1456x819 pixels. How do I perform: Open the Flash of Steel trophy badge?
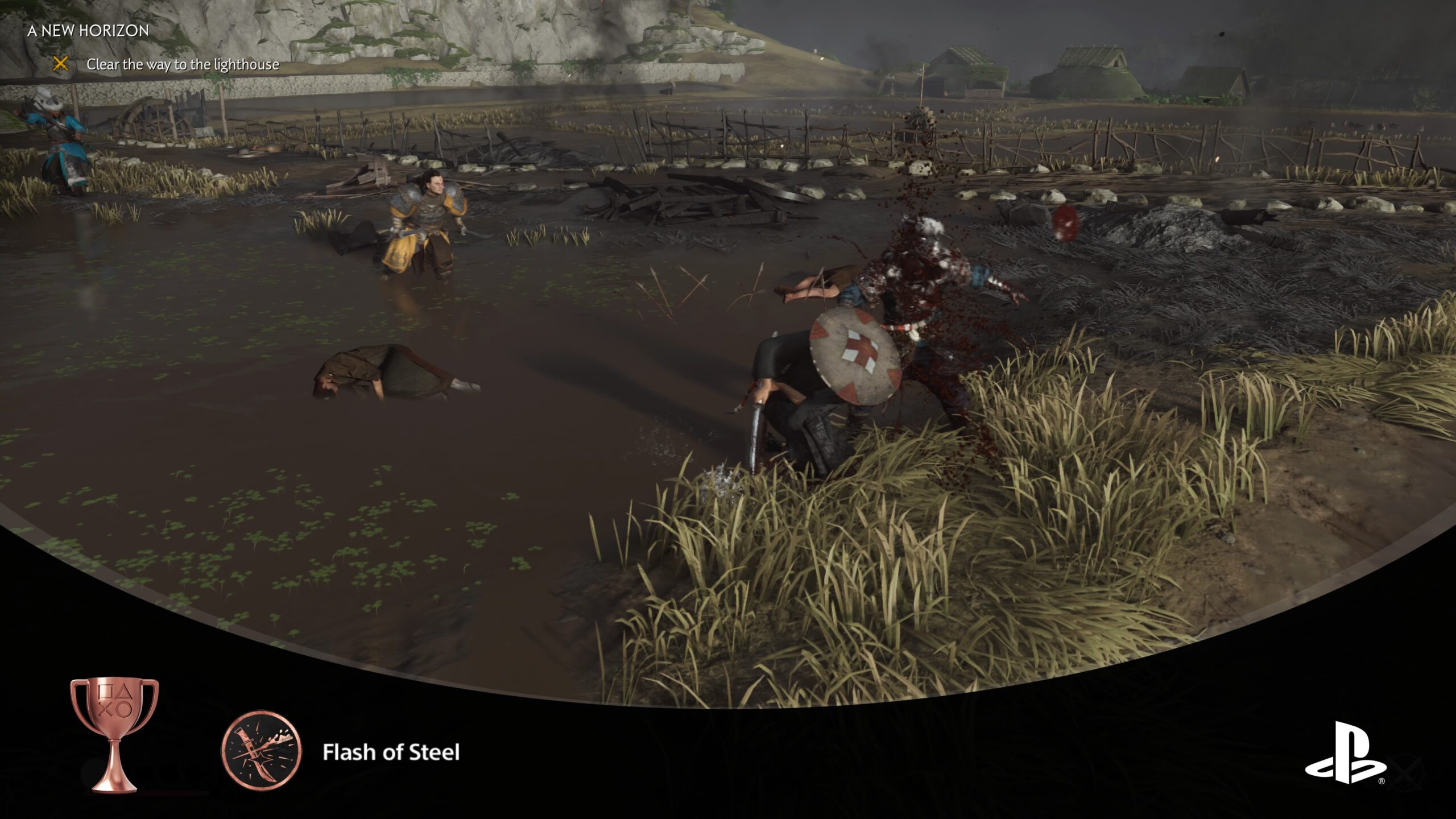[261, 751]
